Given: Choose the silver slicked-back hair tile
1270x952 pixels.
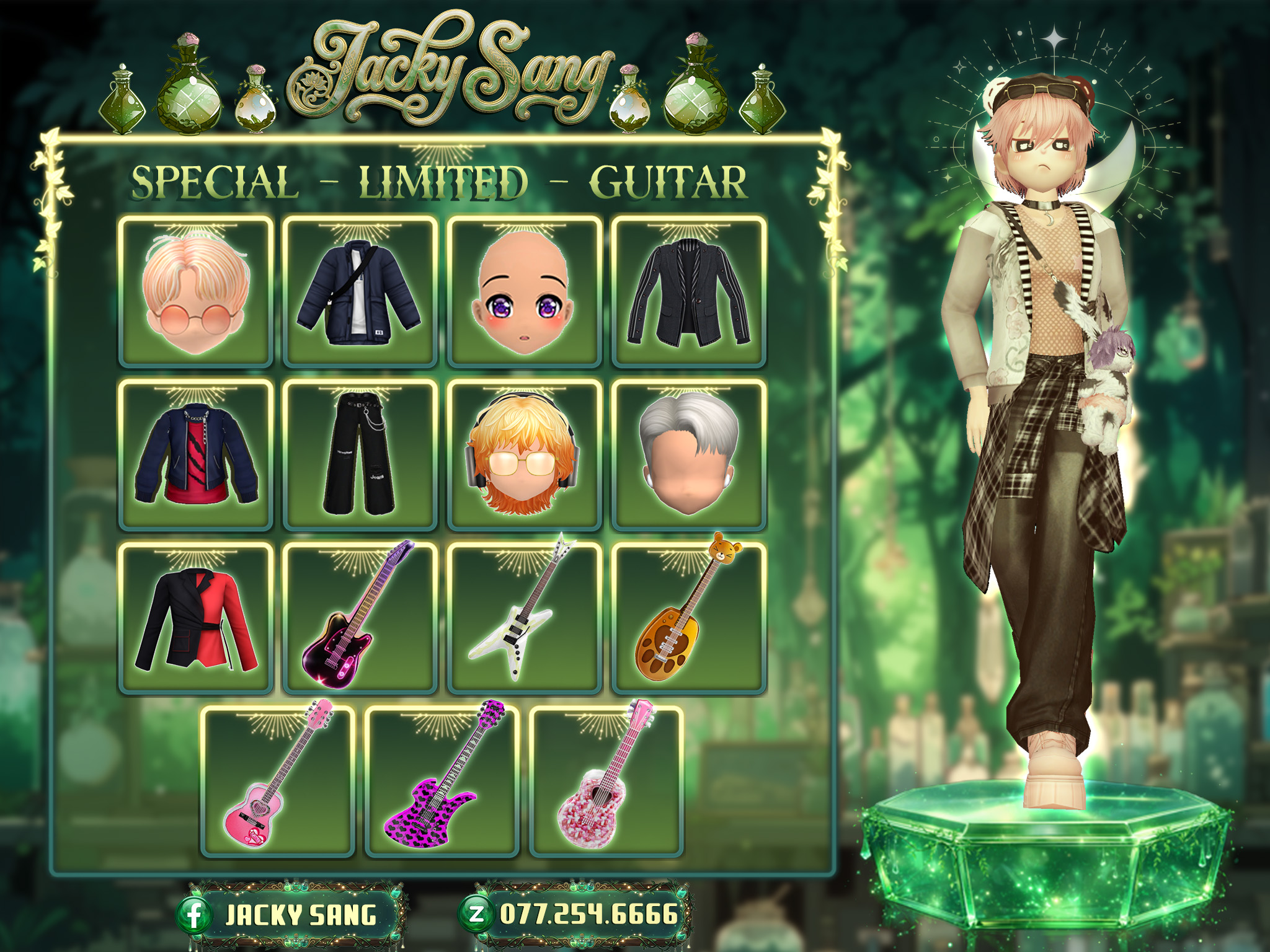Looking at the screenshot, I should 689,456.
